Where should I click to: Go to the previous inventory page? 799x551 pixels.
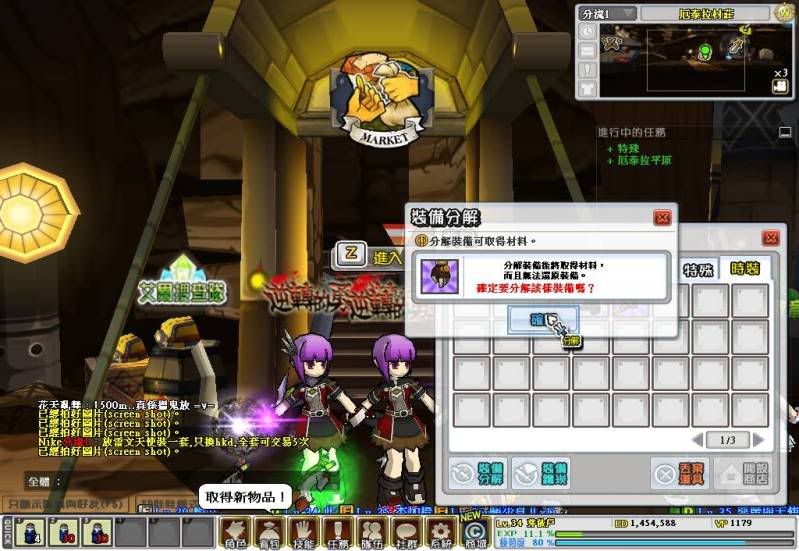pyautogui.click(x=698, y=440)
